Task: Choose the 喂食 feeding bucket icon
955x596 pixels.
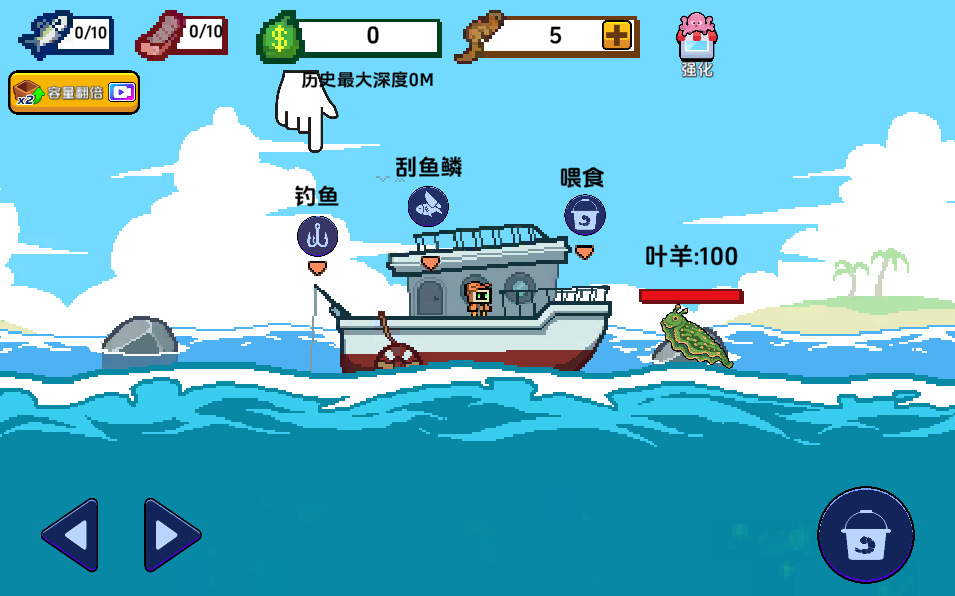Action: [584, 215]
